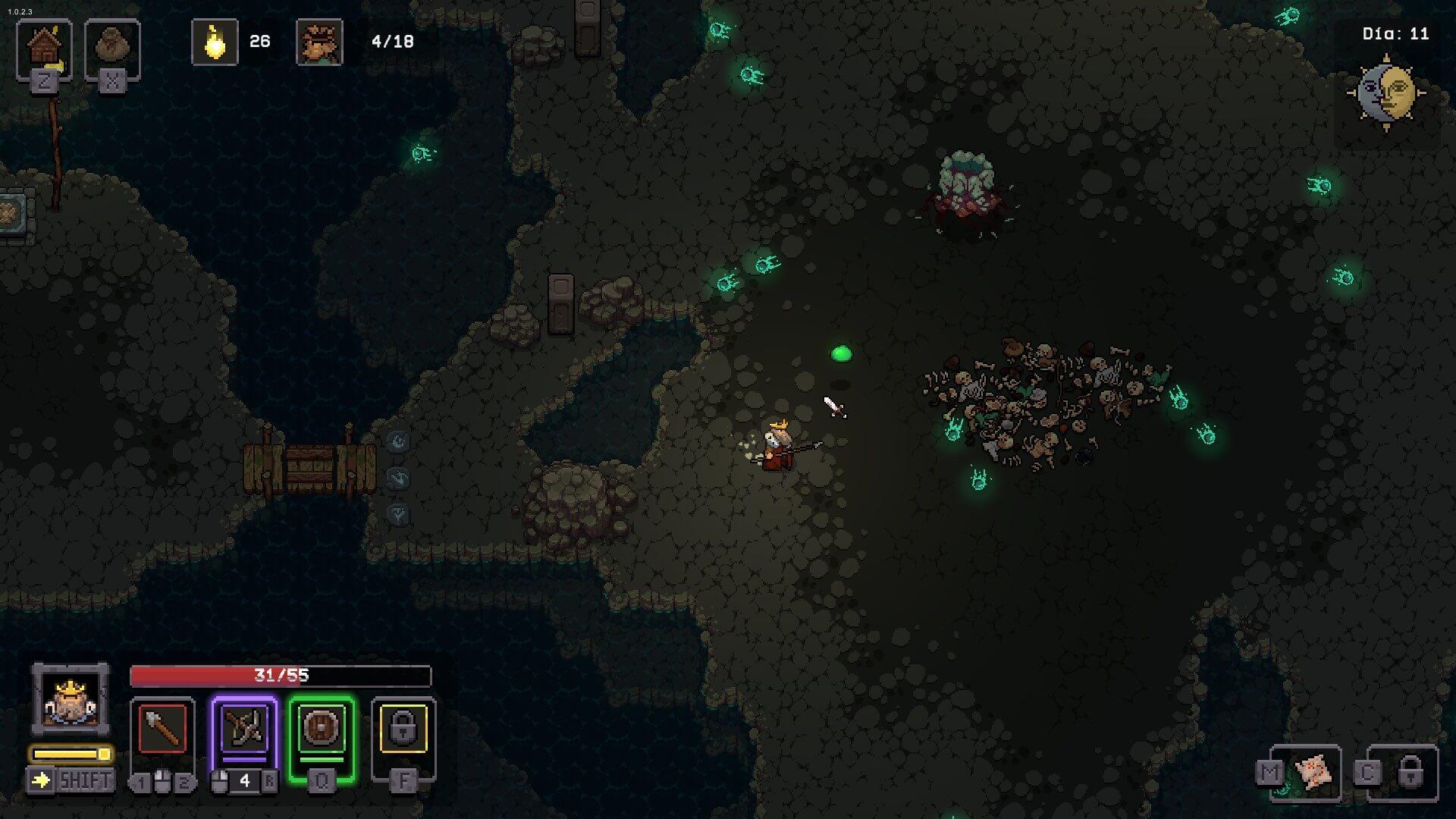Click the locked padlock slot beside the map
The width and height of the screenshot is (1456, 819).
(x=1409, y=772)
